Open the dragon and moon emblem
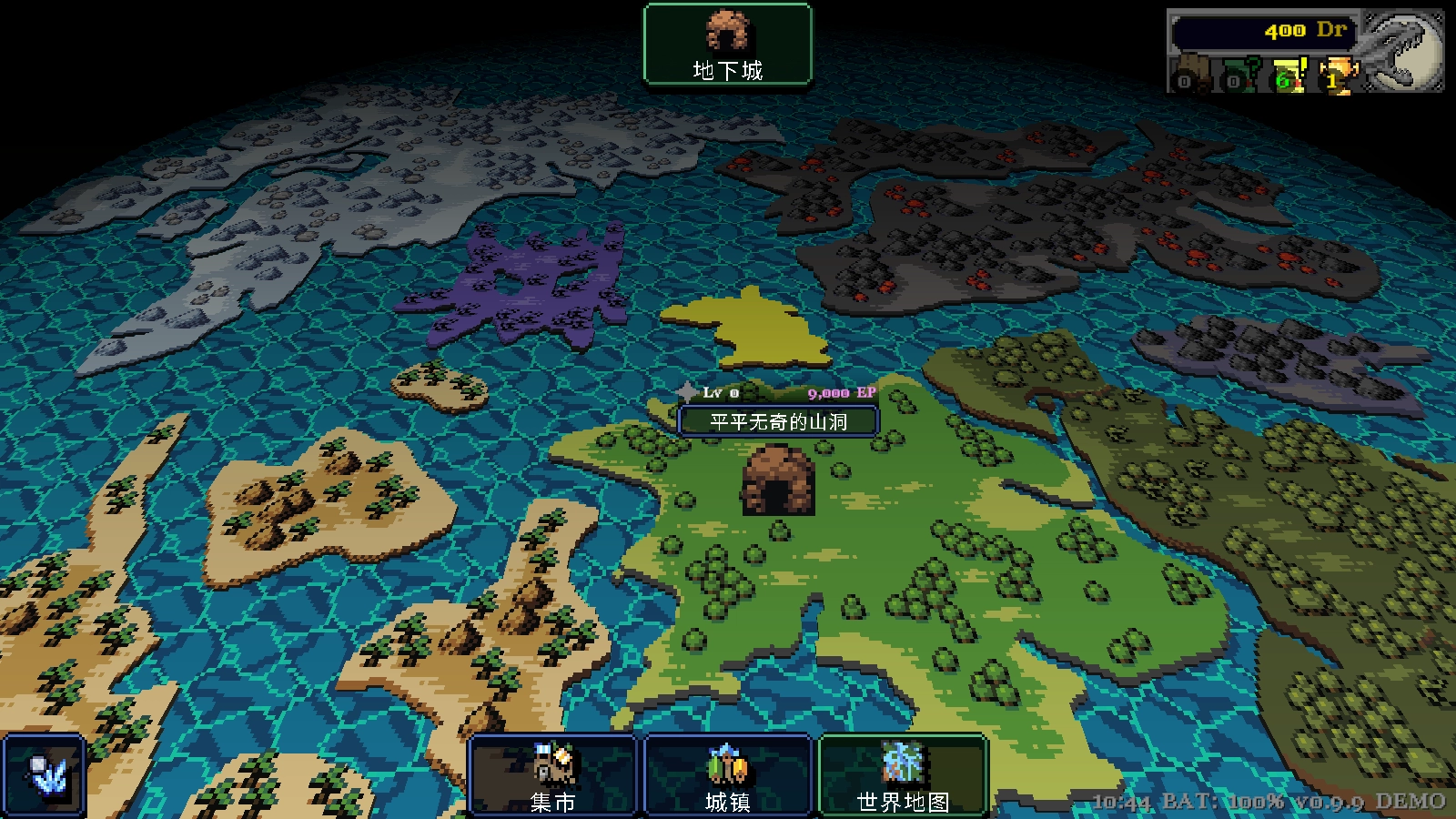 [1403, 50]
